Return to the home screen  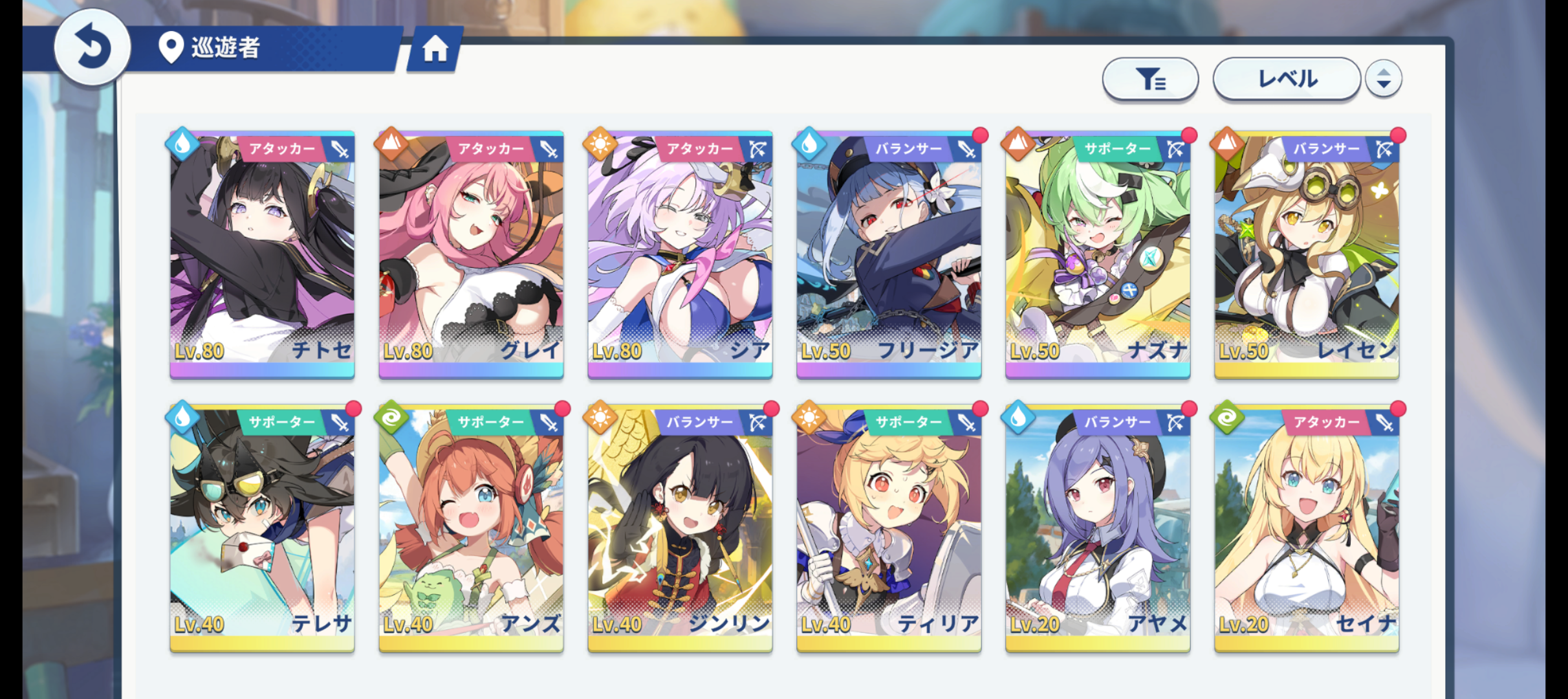coord(435,49)
